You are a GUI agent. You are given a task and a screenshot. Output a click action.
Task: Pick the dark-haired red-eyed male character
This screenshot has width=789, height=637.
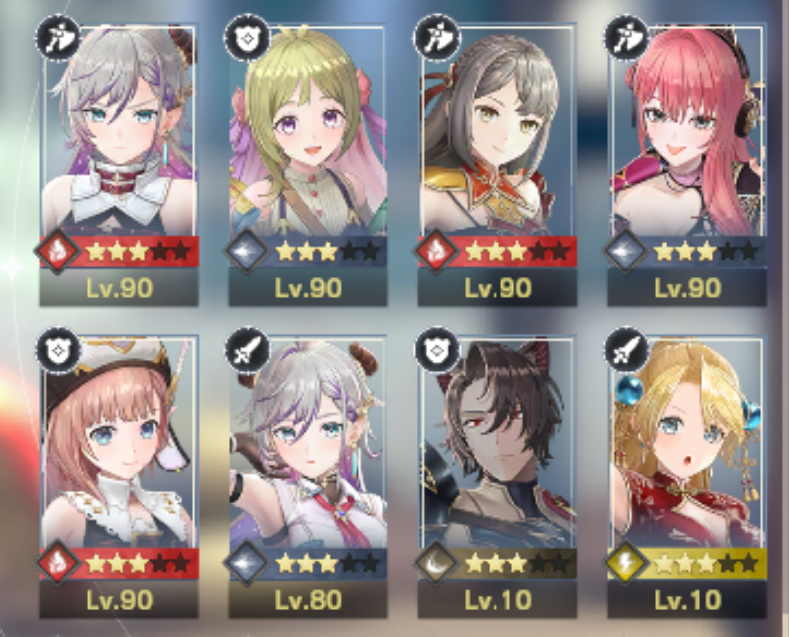click(x=497, y=460)
